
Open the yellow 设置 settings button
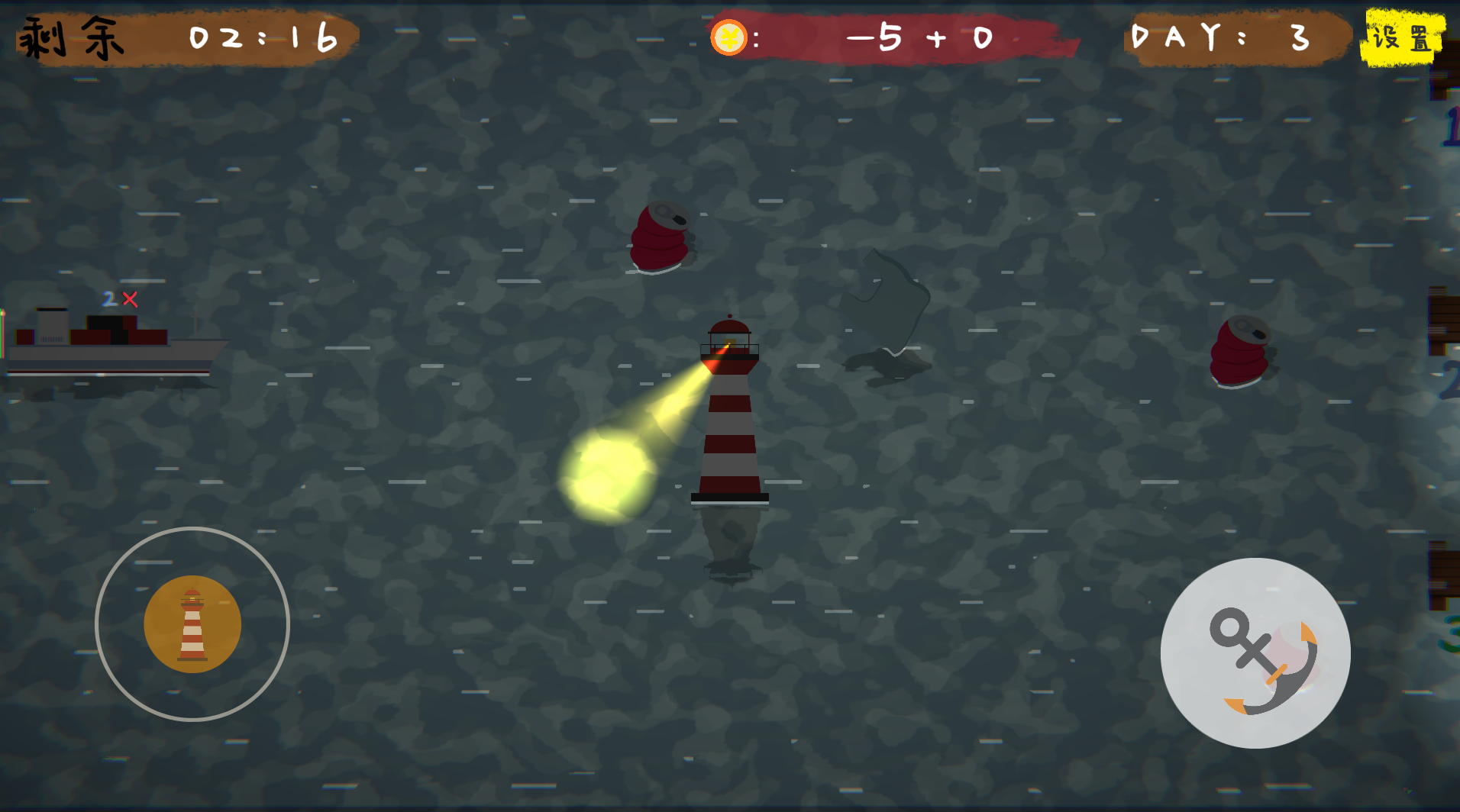pyautogui.click(x=1402, y=37)
